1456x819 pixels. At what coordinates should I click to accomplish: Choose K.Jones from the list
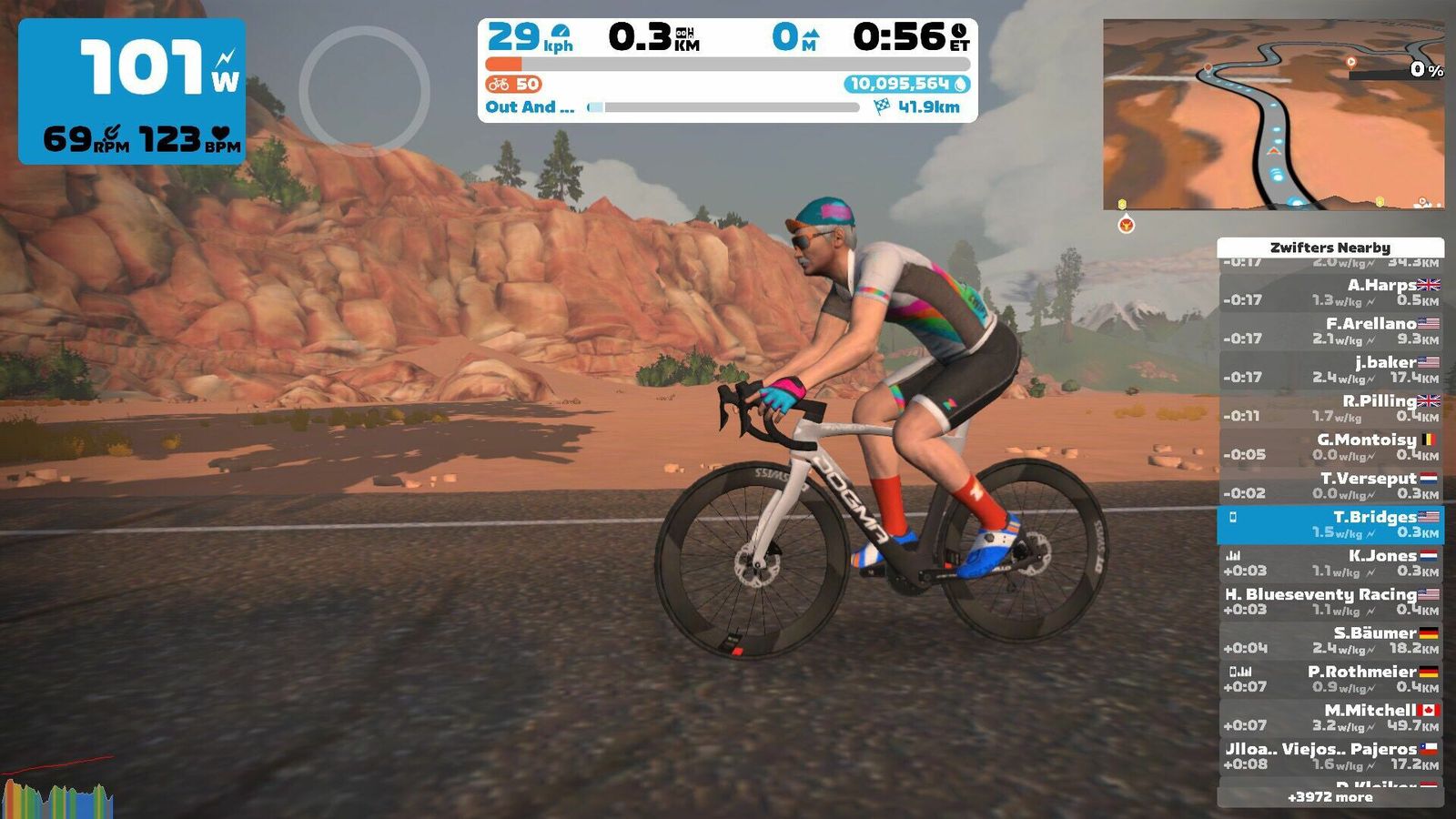(1330, 562)
